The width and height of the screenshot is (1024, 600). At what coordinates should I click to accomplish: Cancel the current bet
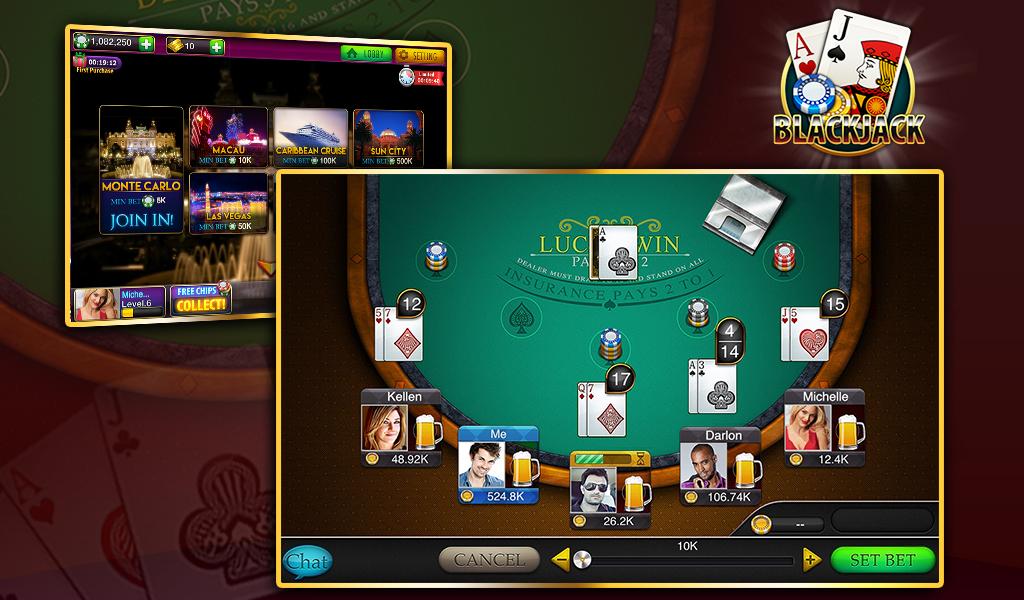(x=489, y=560)
